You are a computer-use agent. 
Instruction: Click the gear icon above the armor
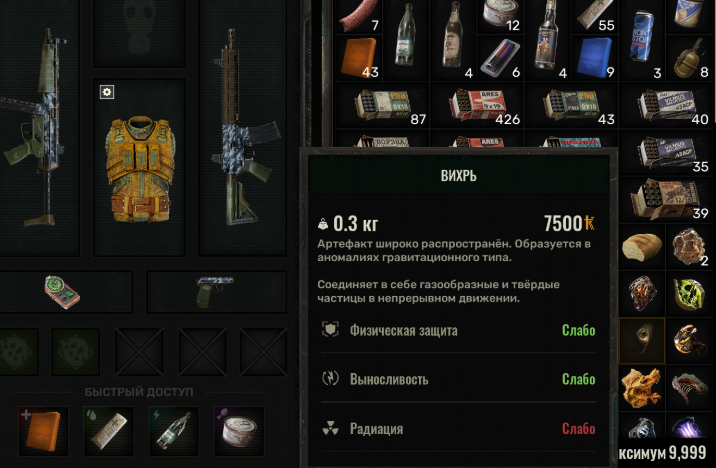(x=107, y=92)
